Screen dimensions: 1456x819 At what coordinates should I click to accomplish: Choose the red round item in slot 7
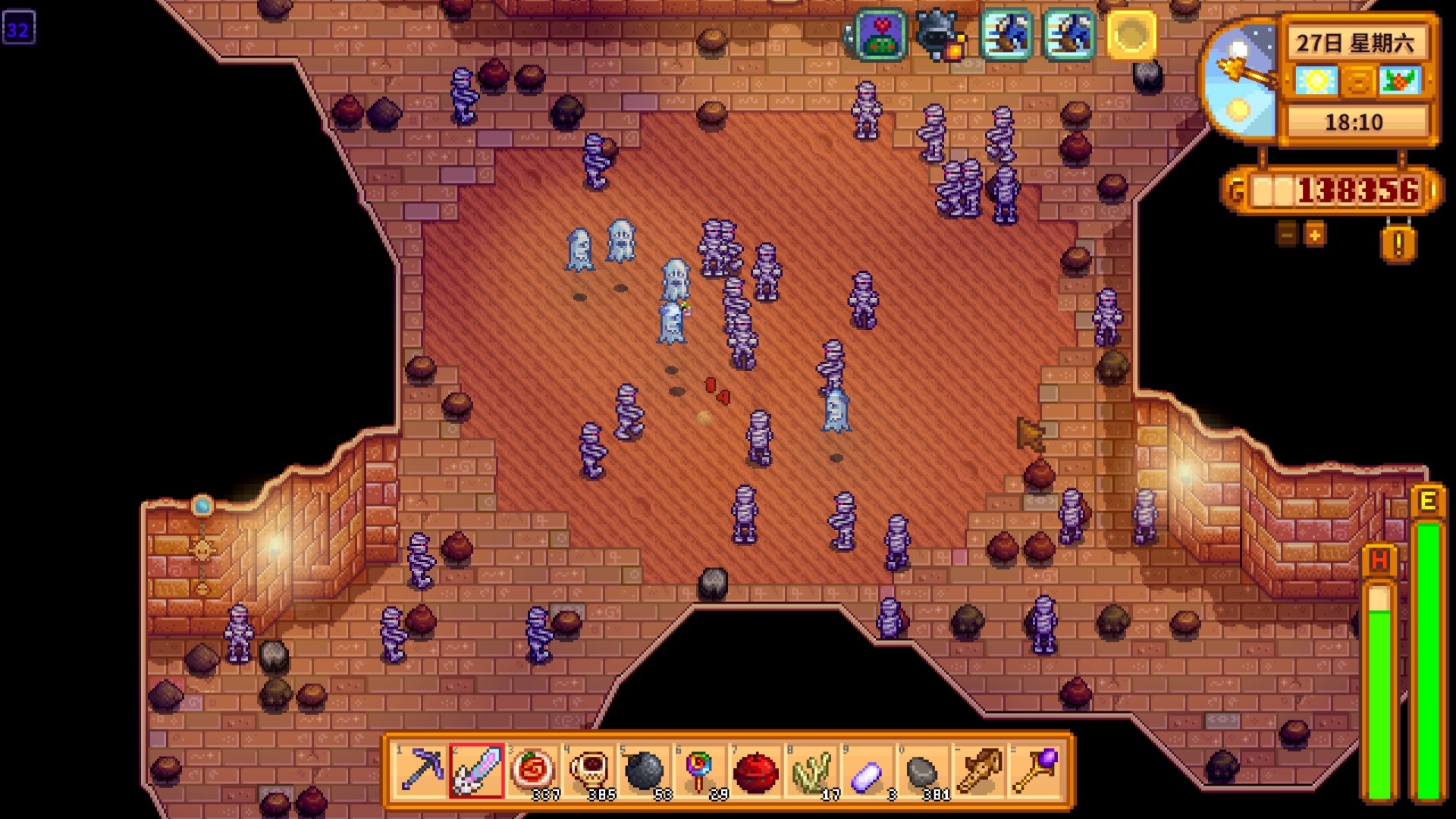tap(756, 770)
